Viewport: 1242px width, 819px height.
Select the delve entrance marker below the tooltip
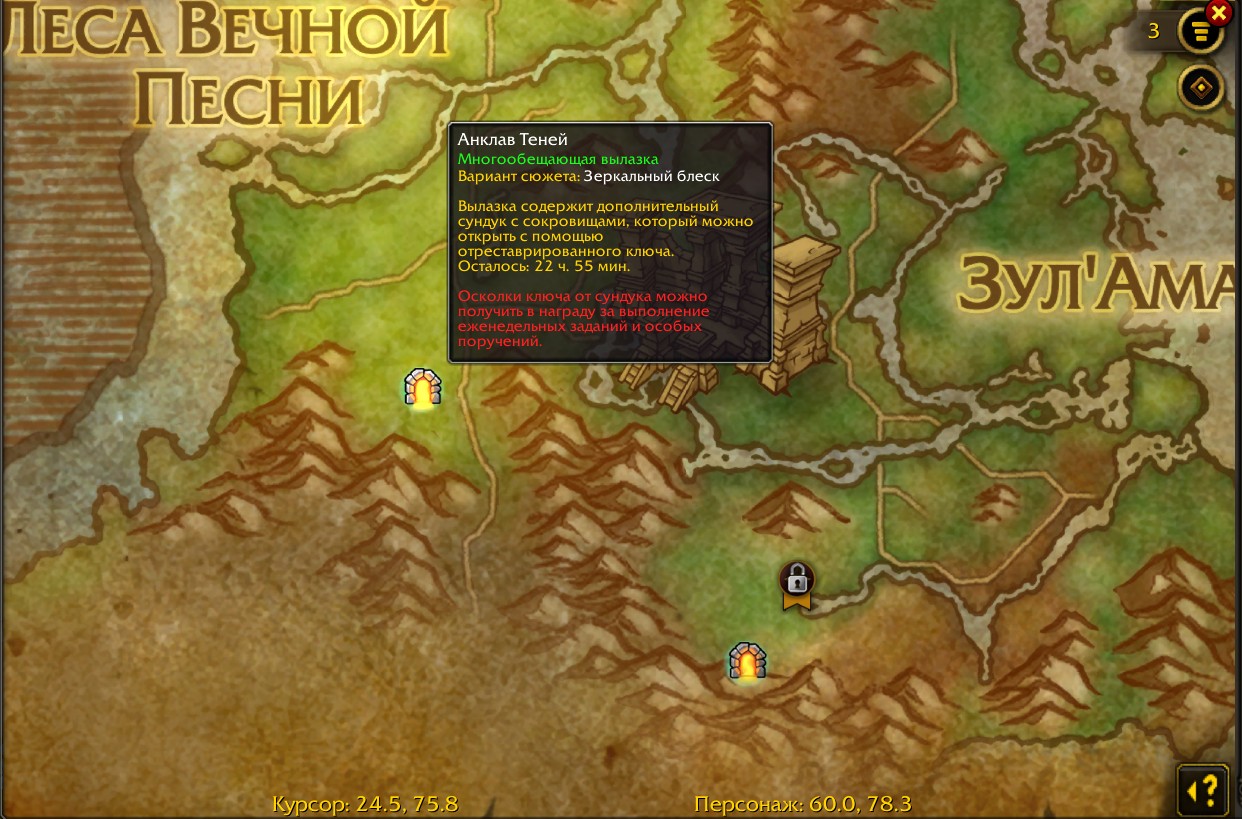coord(423,388)
